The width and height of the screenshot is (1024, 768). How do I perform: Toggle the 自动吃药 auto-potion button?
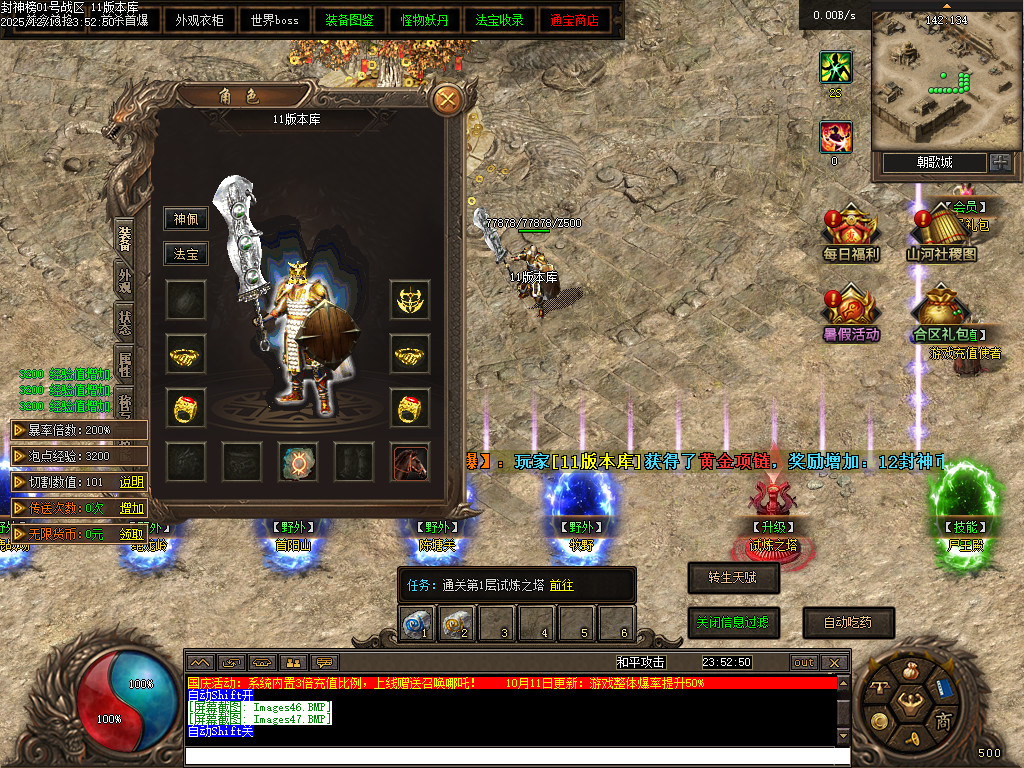click(x=848, y=622)
